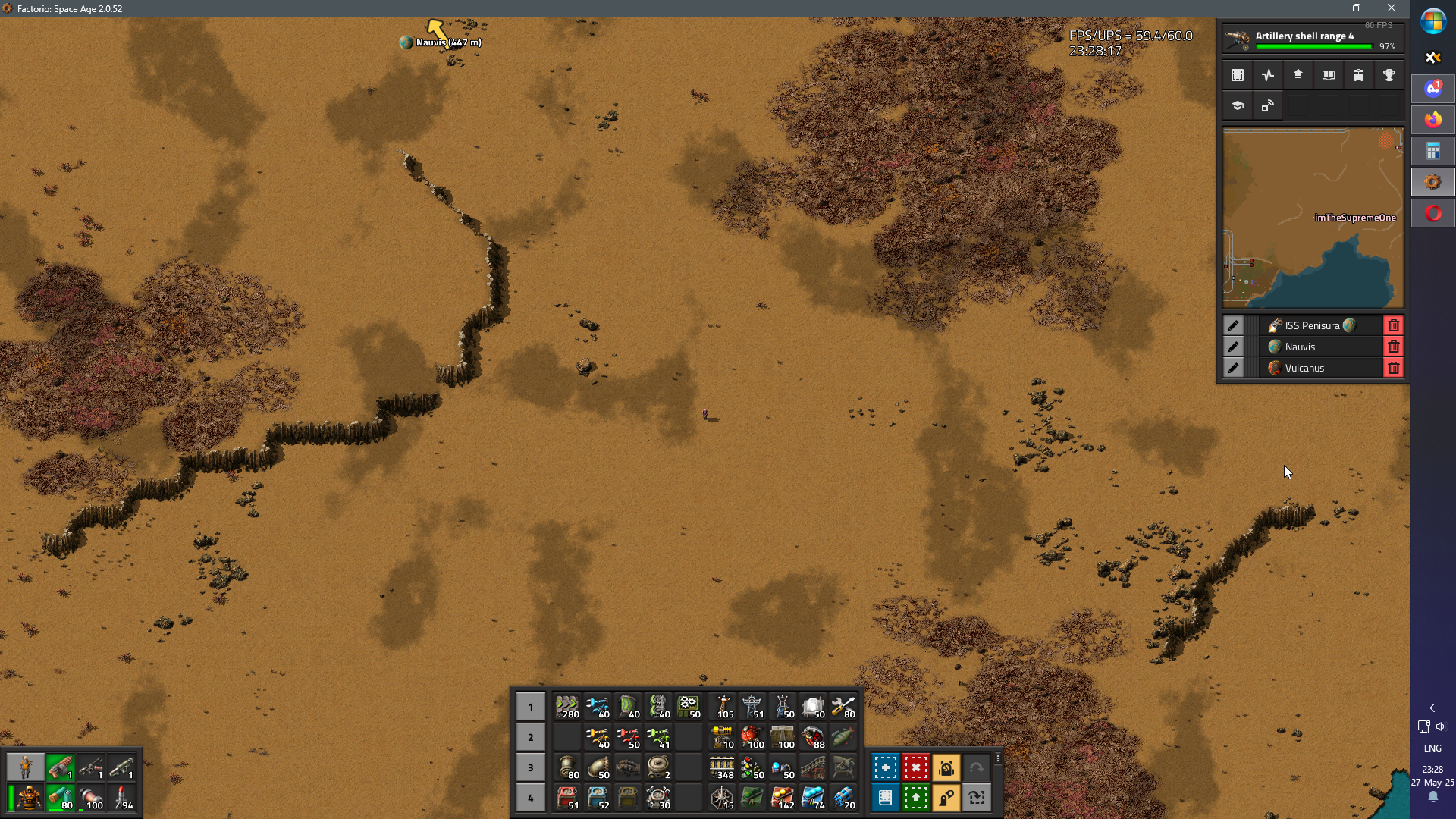This screenshot has width=1456, height=819.
Task: Click the minimap to open the map
Action: 1313,218
